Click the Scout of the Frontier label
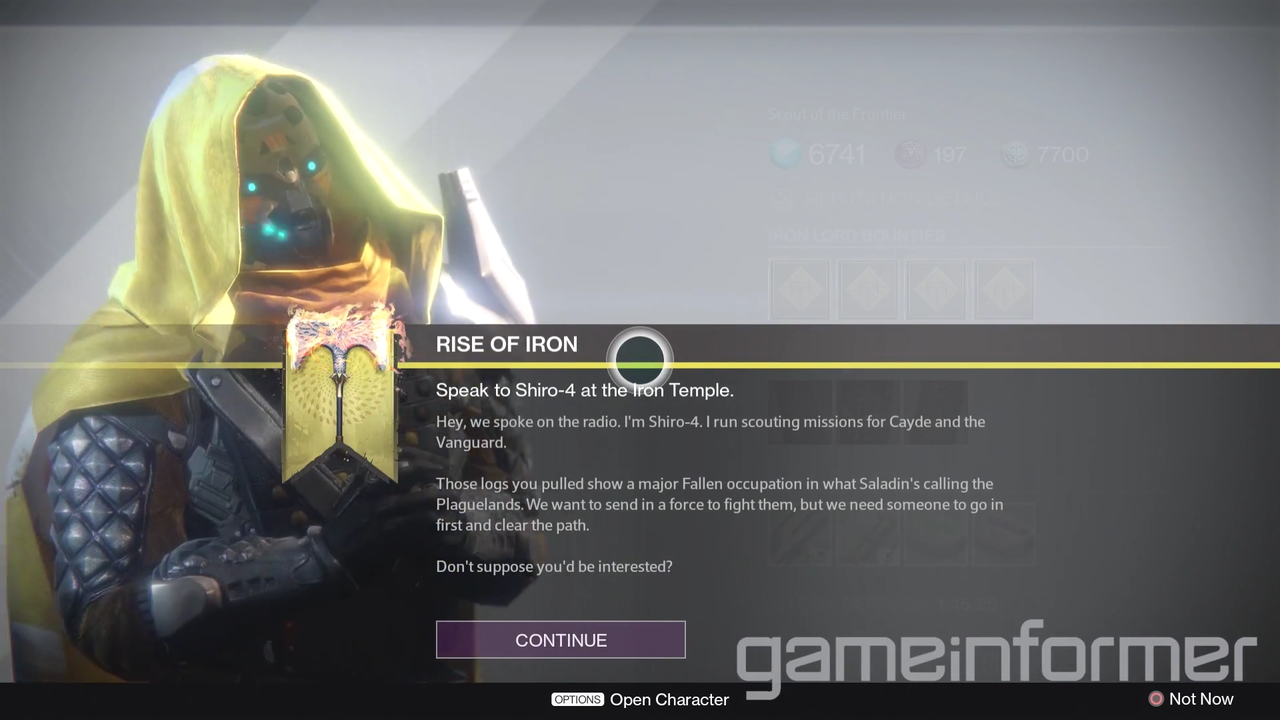 pyautogui.click(x=838, y=114)
